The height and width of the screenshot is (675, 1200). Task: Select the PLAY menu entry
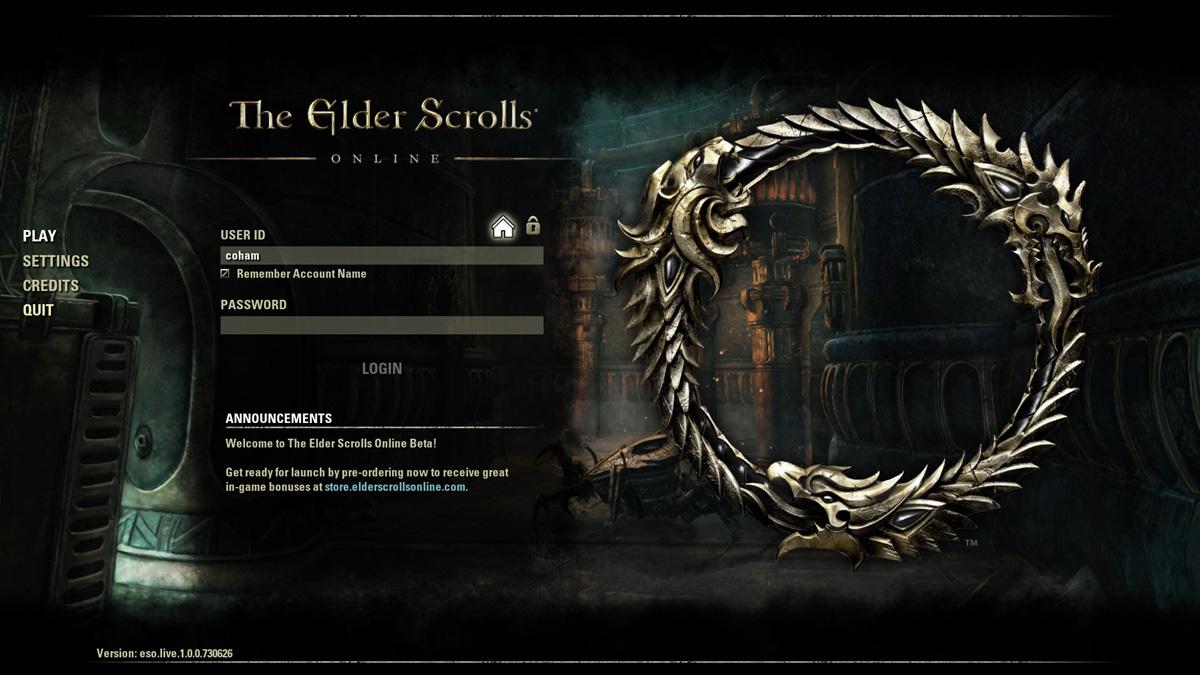pyautogui.click(x=40, y=236)
